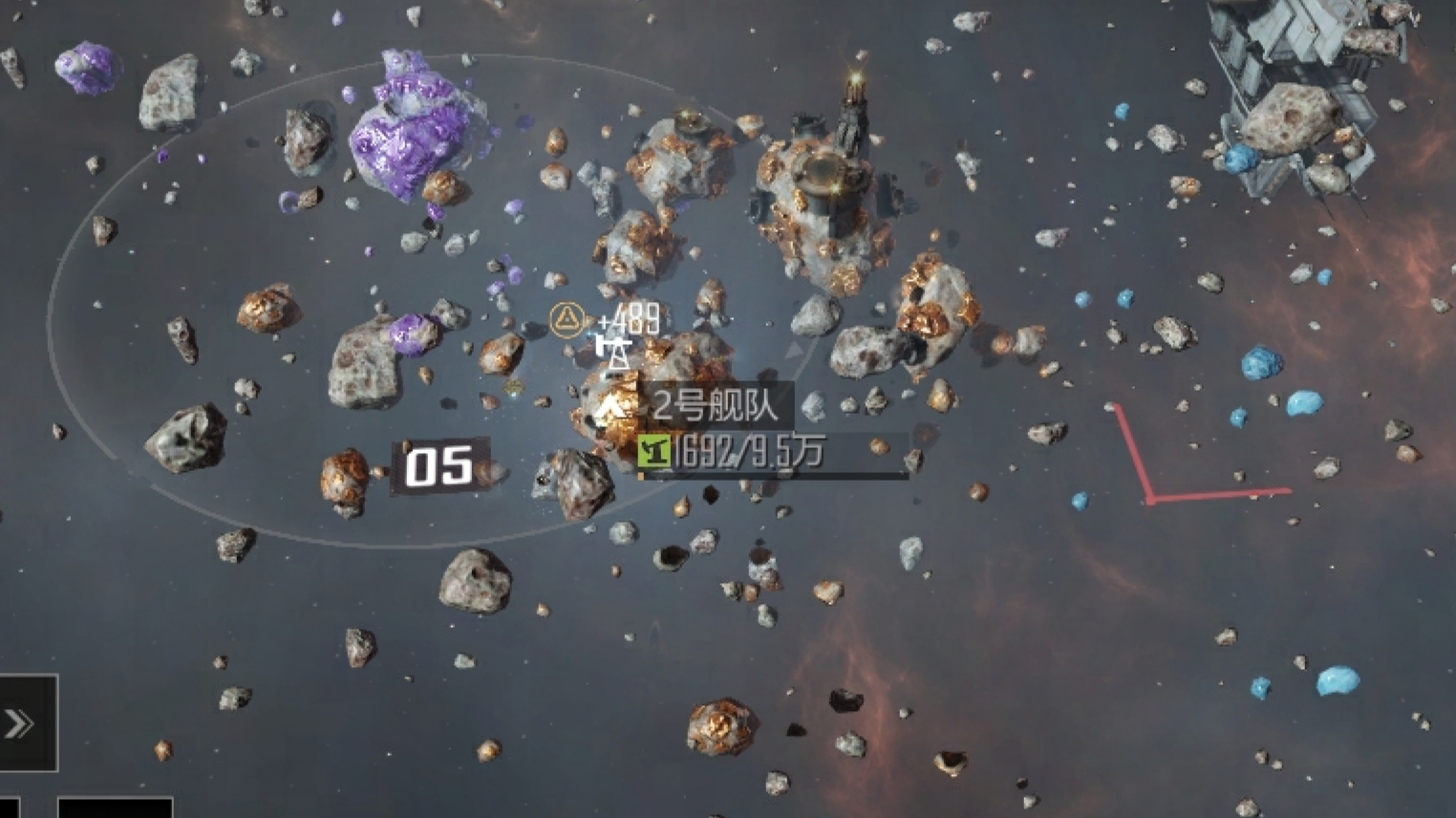Expand the double-chevron side panel
This screenshot has height=818, width=1456.
point(21,723)
